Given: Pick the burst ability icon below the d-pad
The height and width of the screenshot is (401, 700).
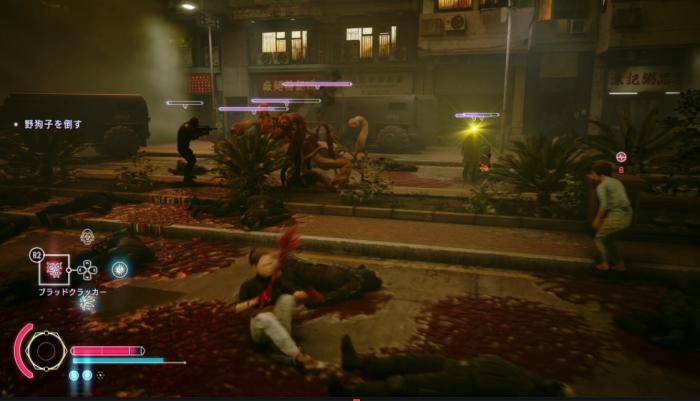Looking at the screenshot, I should tap(87, 301).
